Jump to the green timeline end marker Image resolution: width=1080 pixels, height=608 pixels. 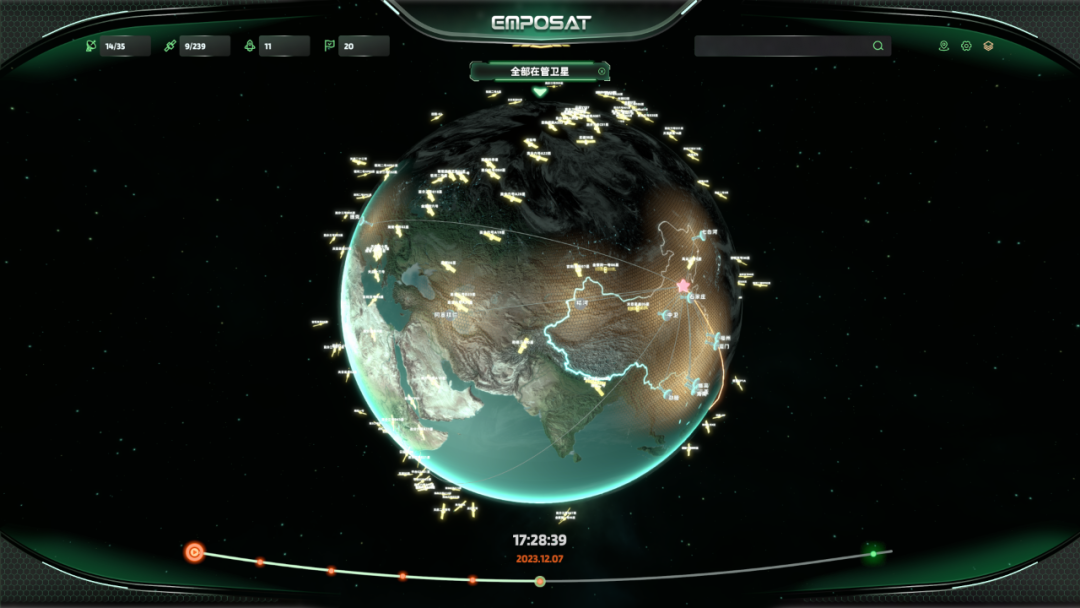coord(873,553)
